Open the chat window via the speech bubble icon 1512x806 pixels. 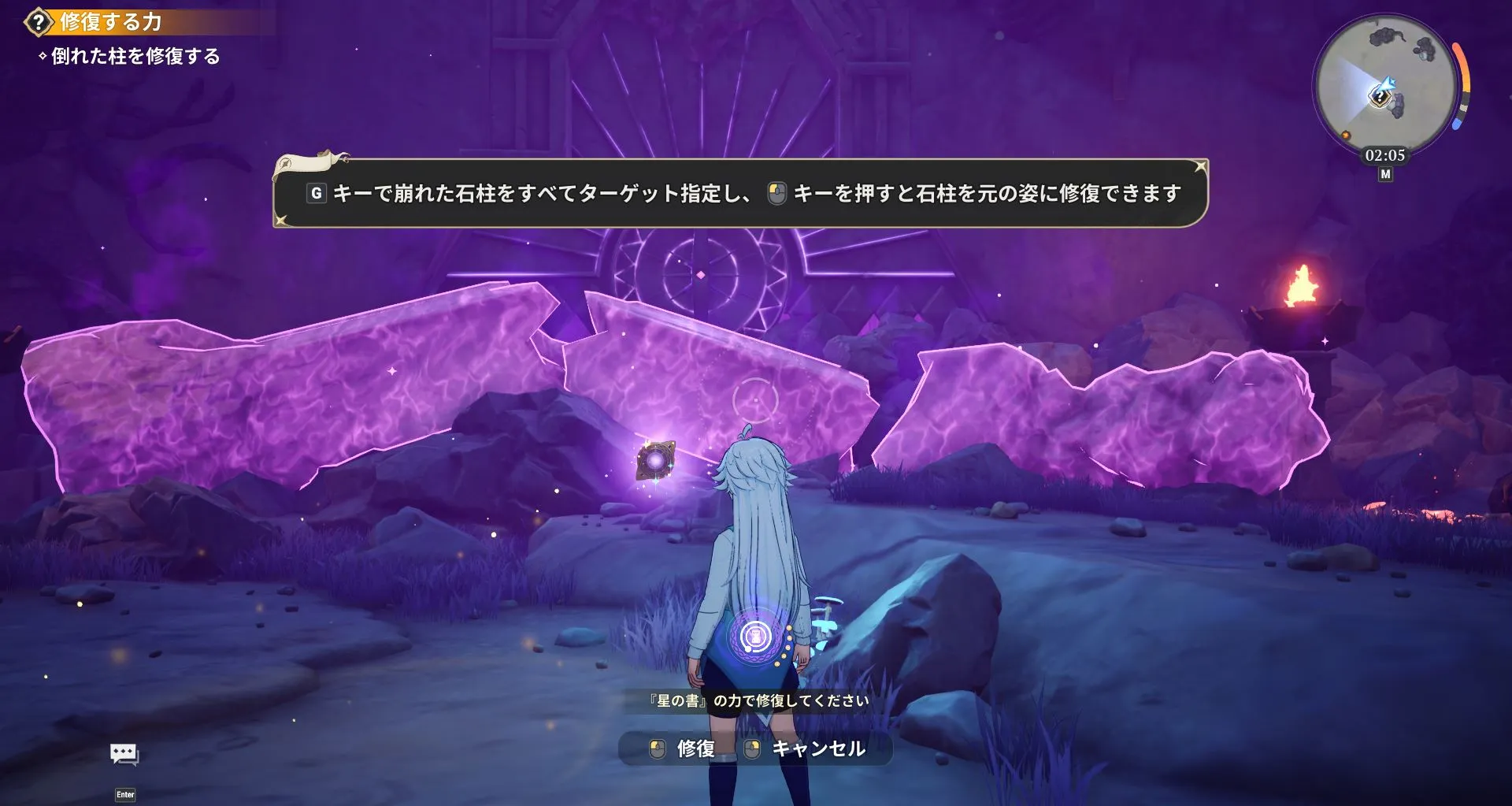pos(122,754)
